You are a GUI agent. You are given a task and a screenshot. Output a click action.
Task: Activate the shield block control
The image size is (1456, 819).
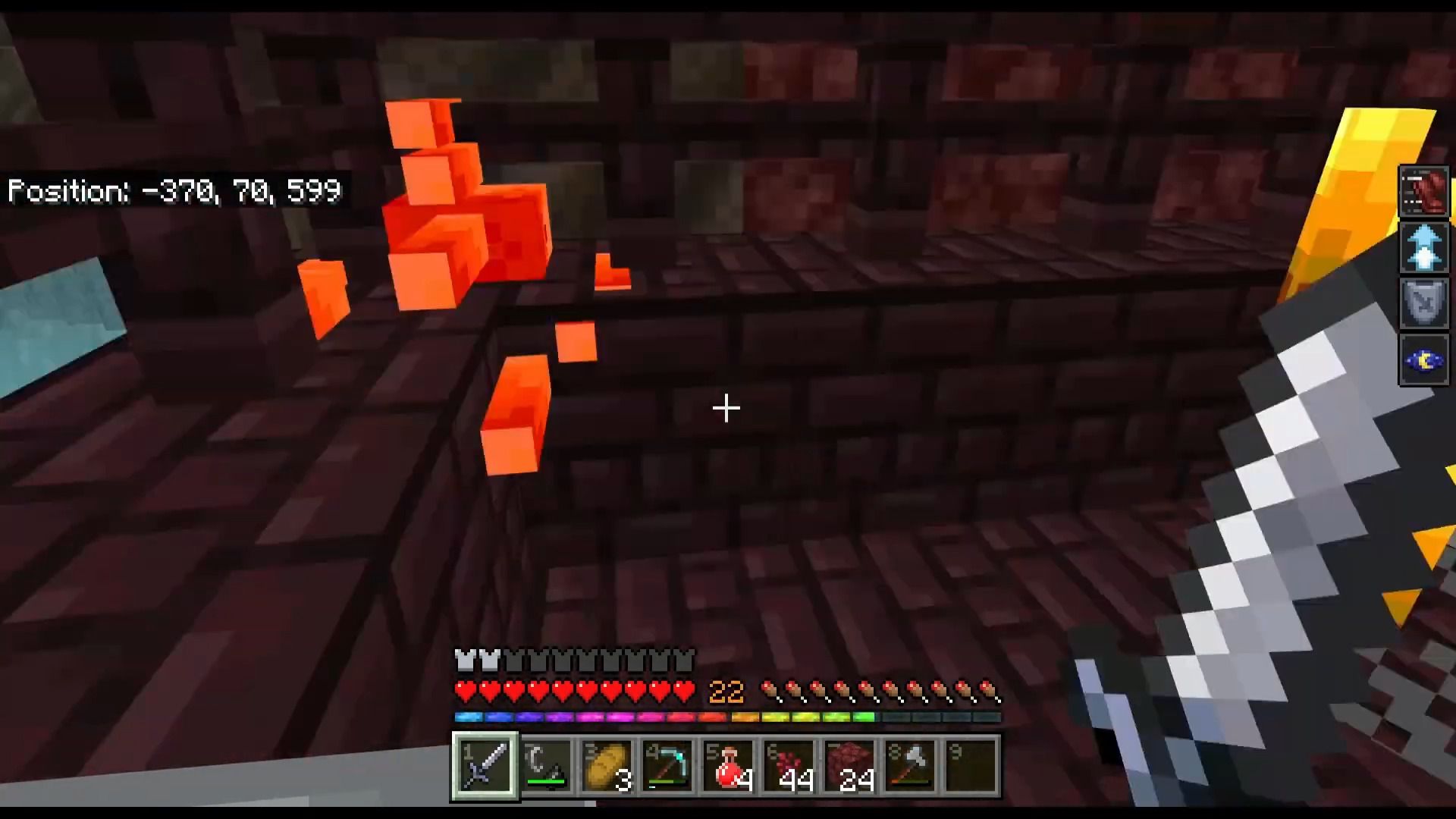[x=1424, y=305]
